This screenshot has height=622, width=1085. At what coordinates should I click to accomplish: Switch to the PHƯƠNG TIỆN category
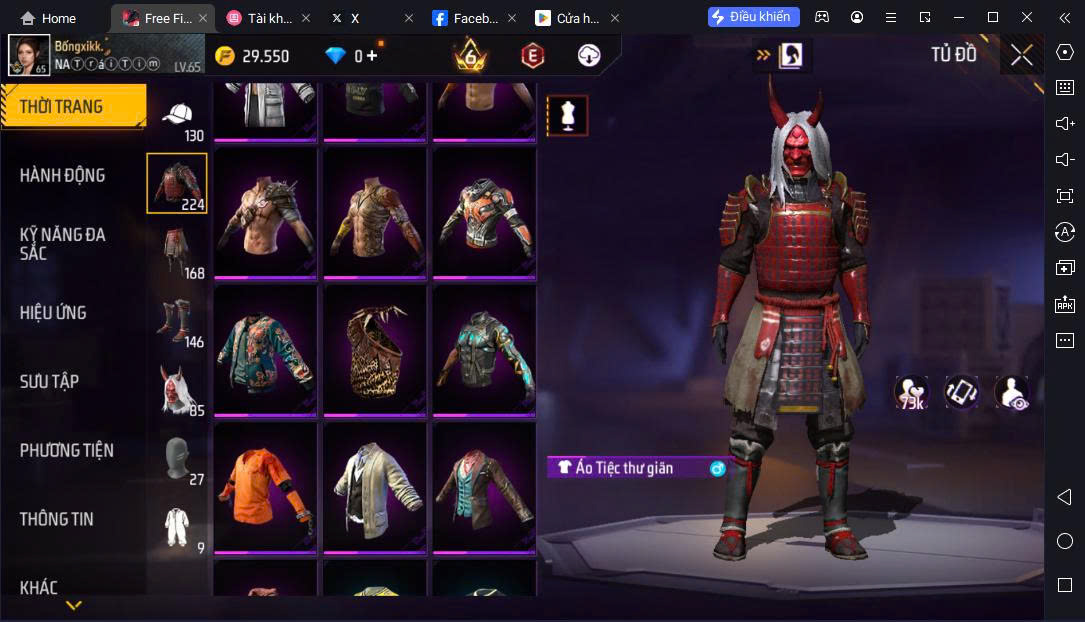click(67, 451)
